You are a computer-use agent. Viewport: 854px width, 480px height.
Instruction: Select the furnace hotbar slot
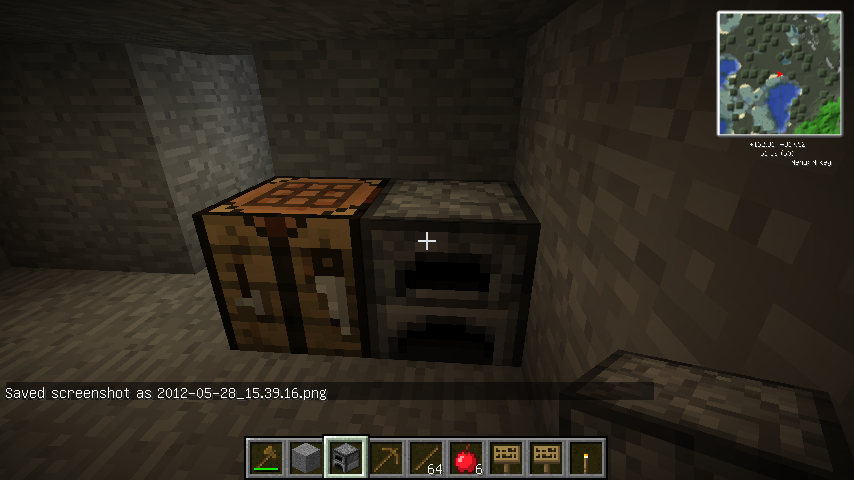347,458
